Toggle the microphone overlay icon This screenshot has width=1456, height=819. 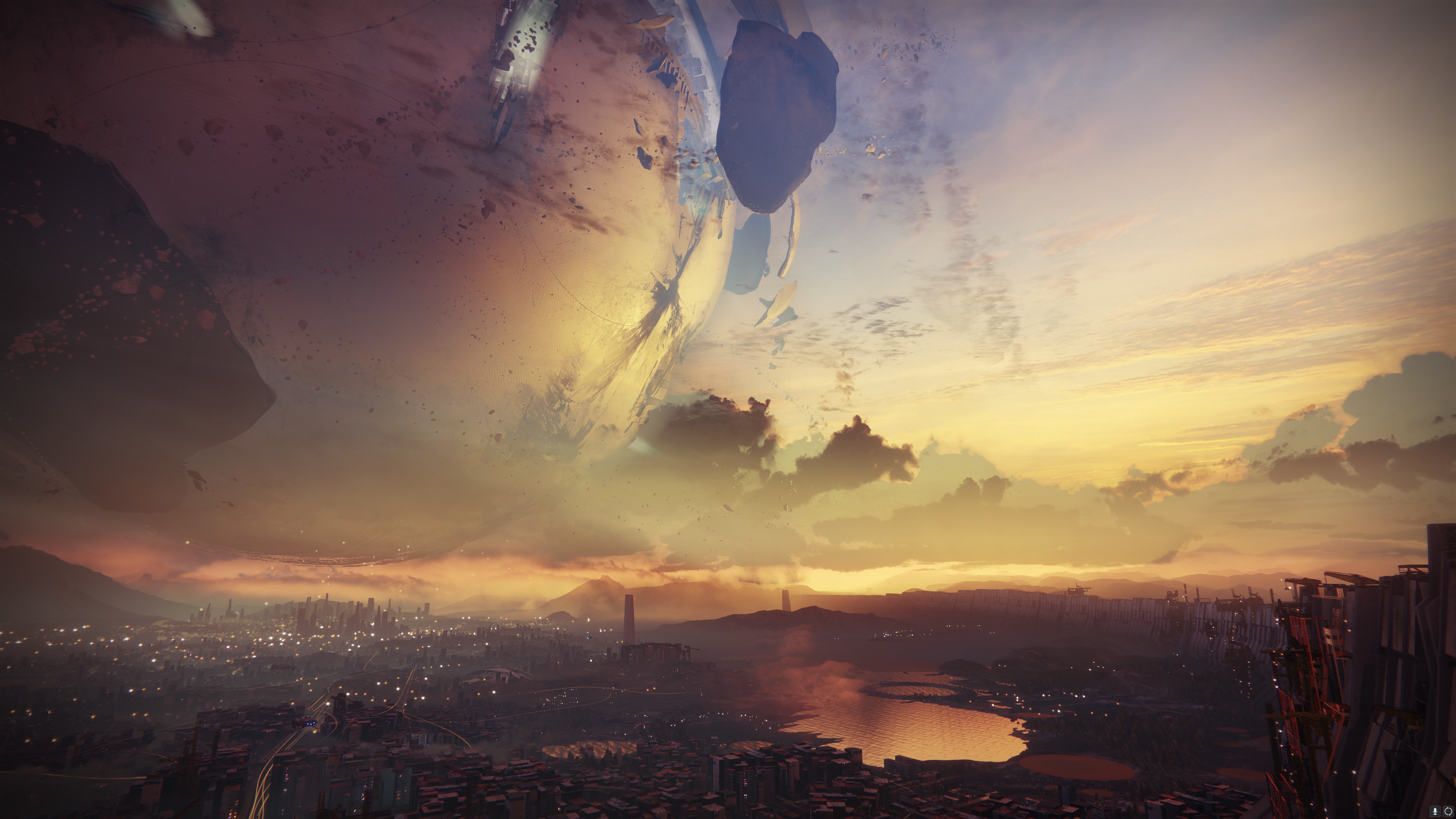coord(1435,811)
